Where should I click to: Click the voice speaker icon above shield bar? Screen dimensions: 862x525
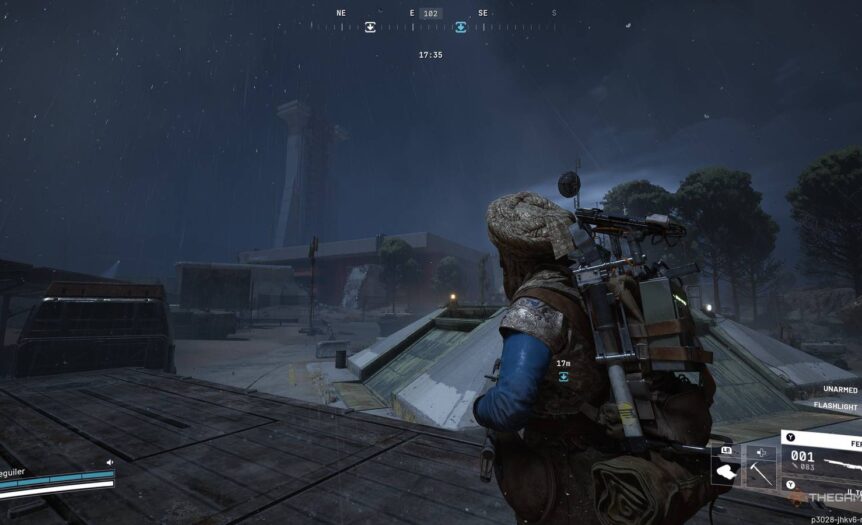tap(109, 462)
